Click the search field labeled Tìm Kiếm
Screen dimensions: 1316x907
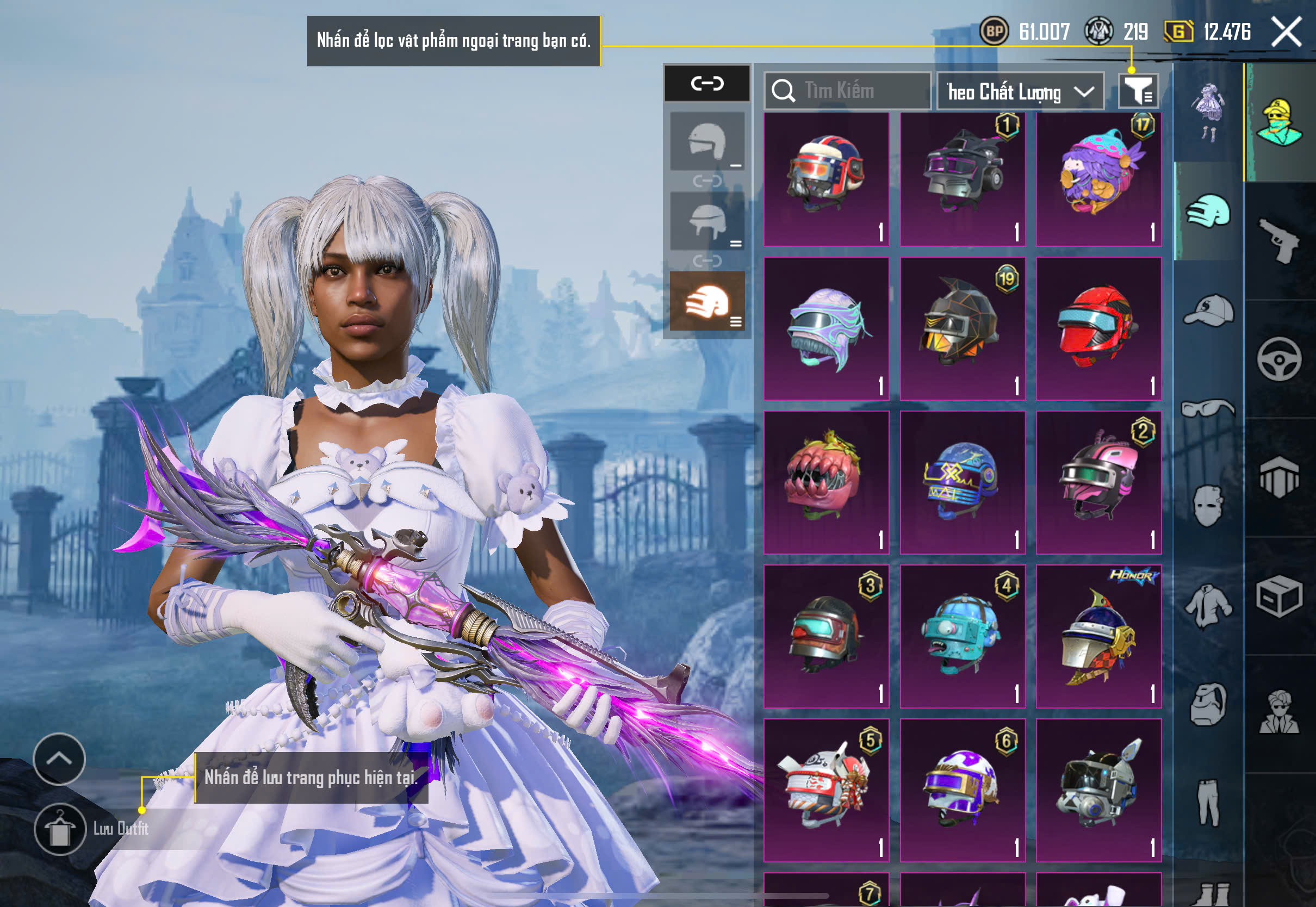pos(847,91)
